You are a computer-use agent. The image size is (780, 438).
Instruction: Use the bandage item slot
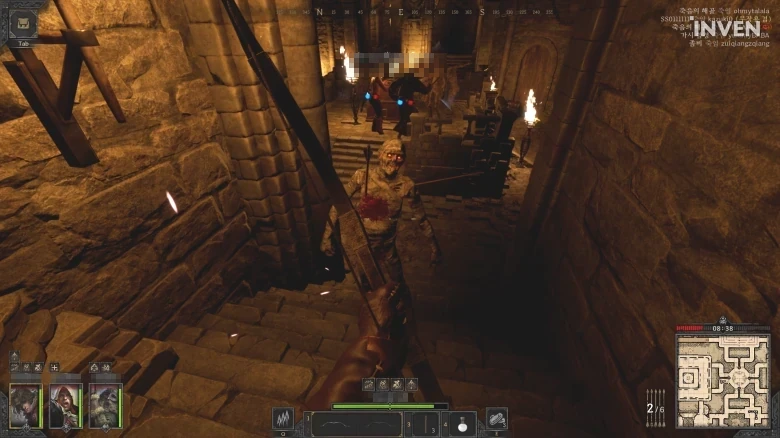click(x=496, y=419)
